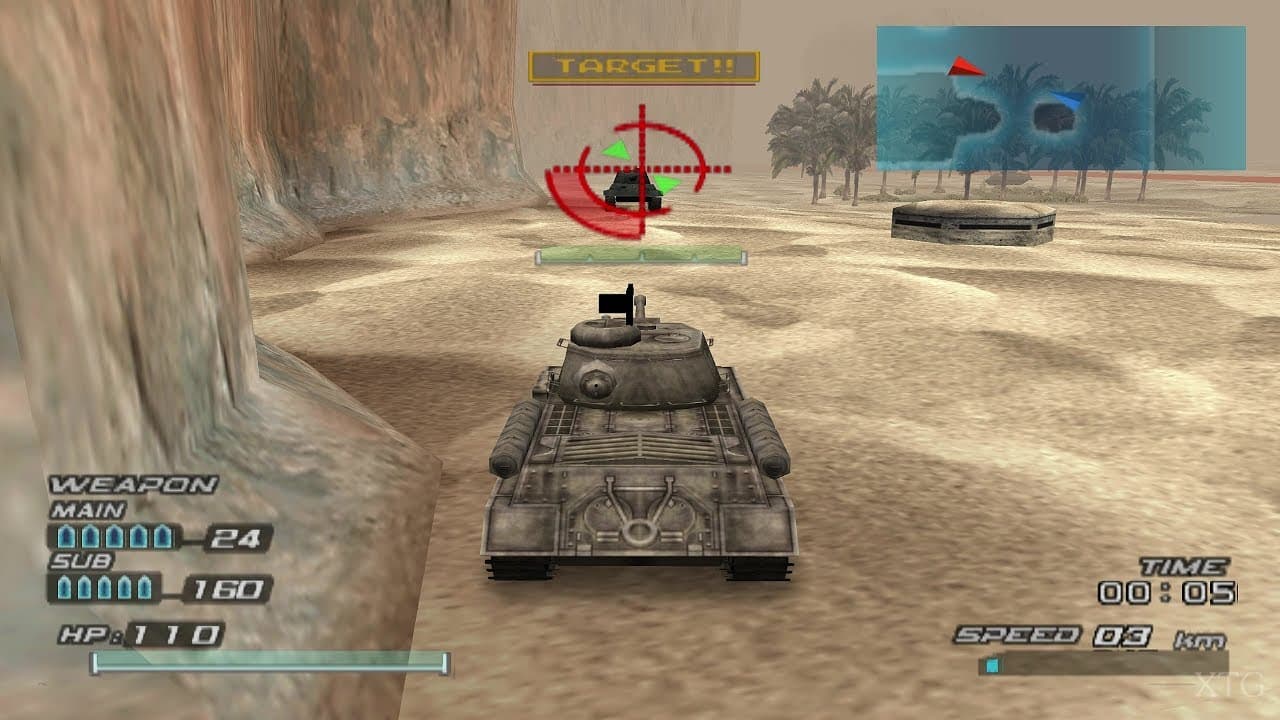The image size is (1280, 720).
Task: Toggle the enemy health bar display
Action: pos(639,255)
